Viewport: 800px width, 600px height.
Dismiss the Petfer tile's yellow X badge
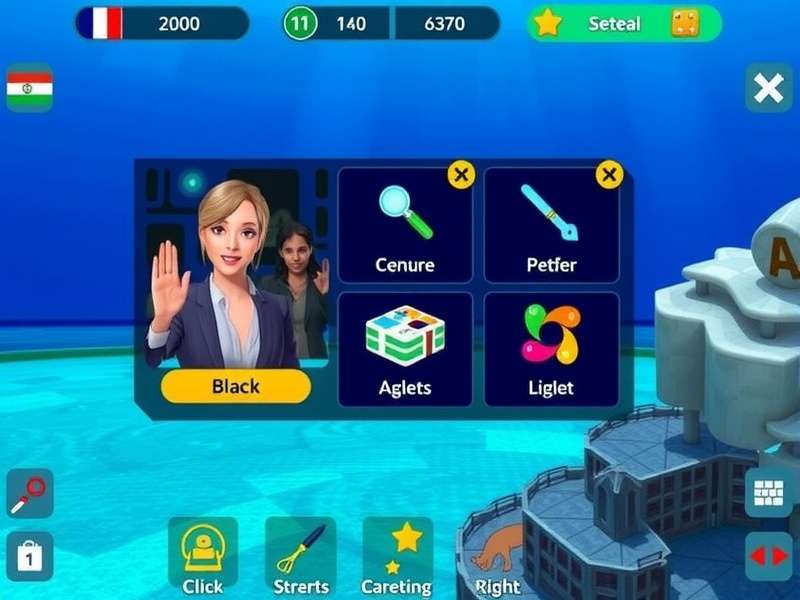[609, 175]
